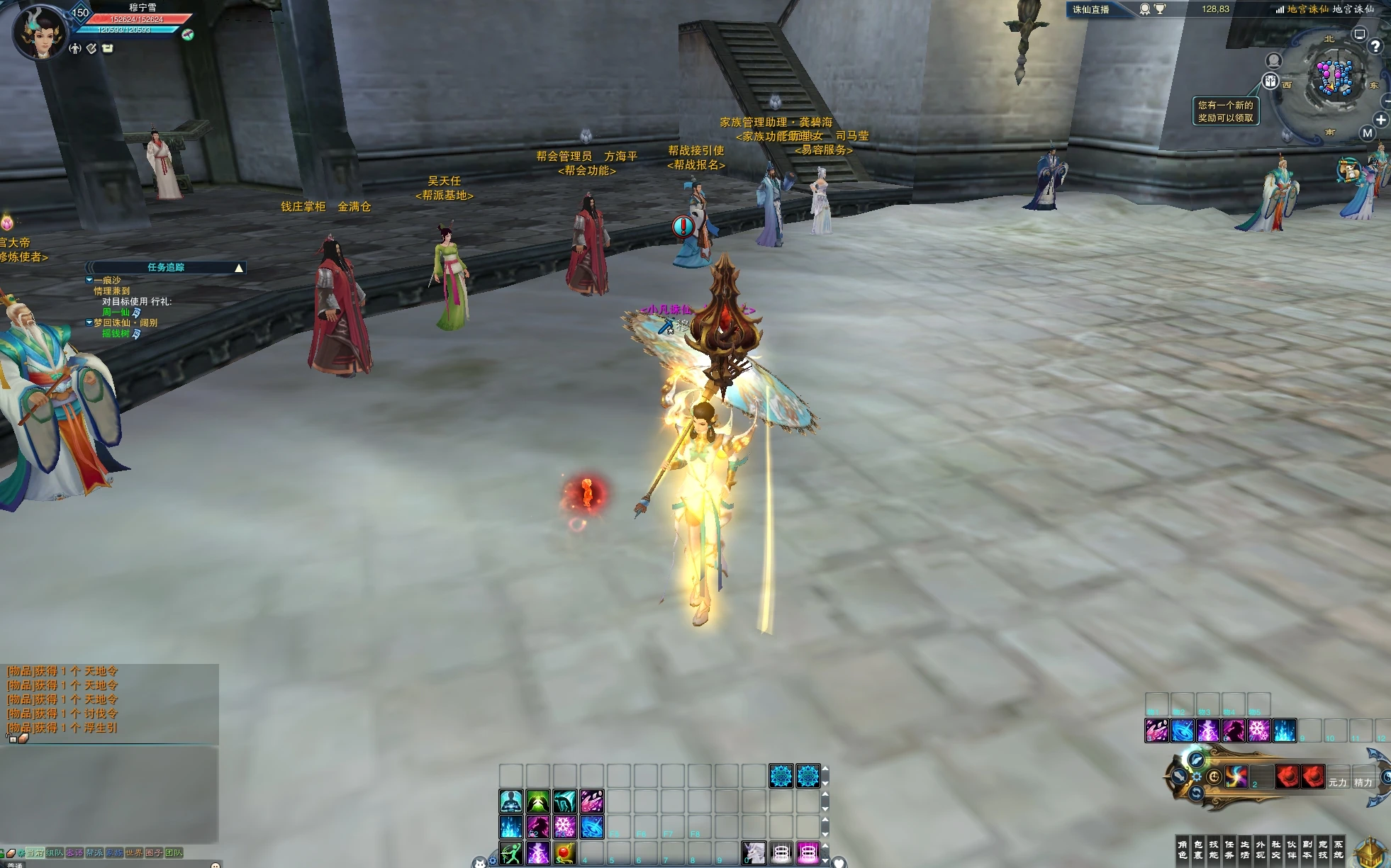Click the 周一仙 quest target link
1391x868 pixels.
pos(116,312)
